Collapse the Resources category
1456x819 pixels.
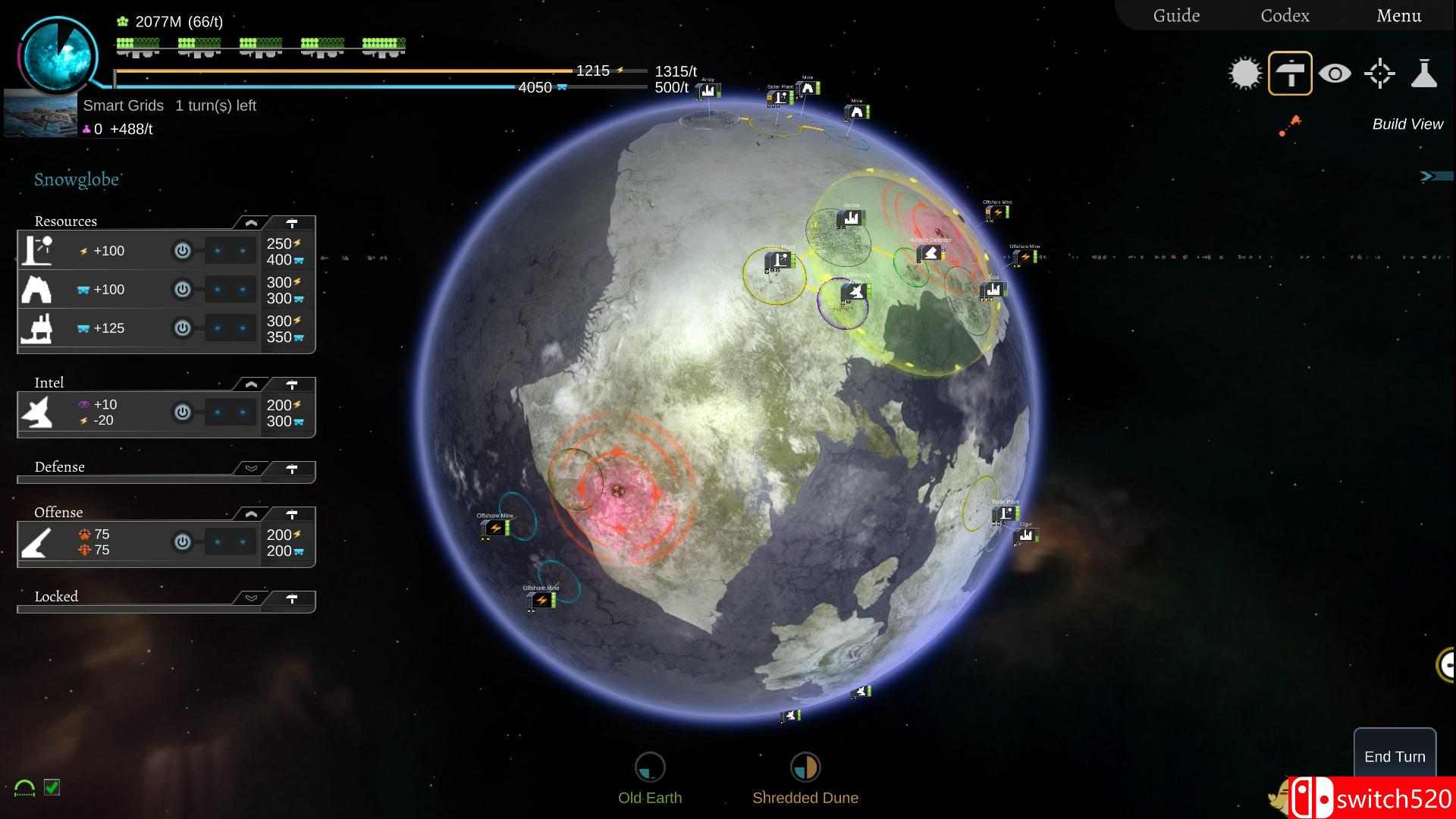pos(251,223)
